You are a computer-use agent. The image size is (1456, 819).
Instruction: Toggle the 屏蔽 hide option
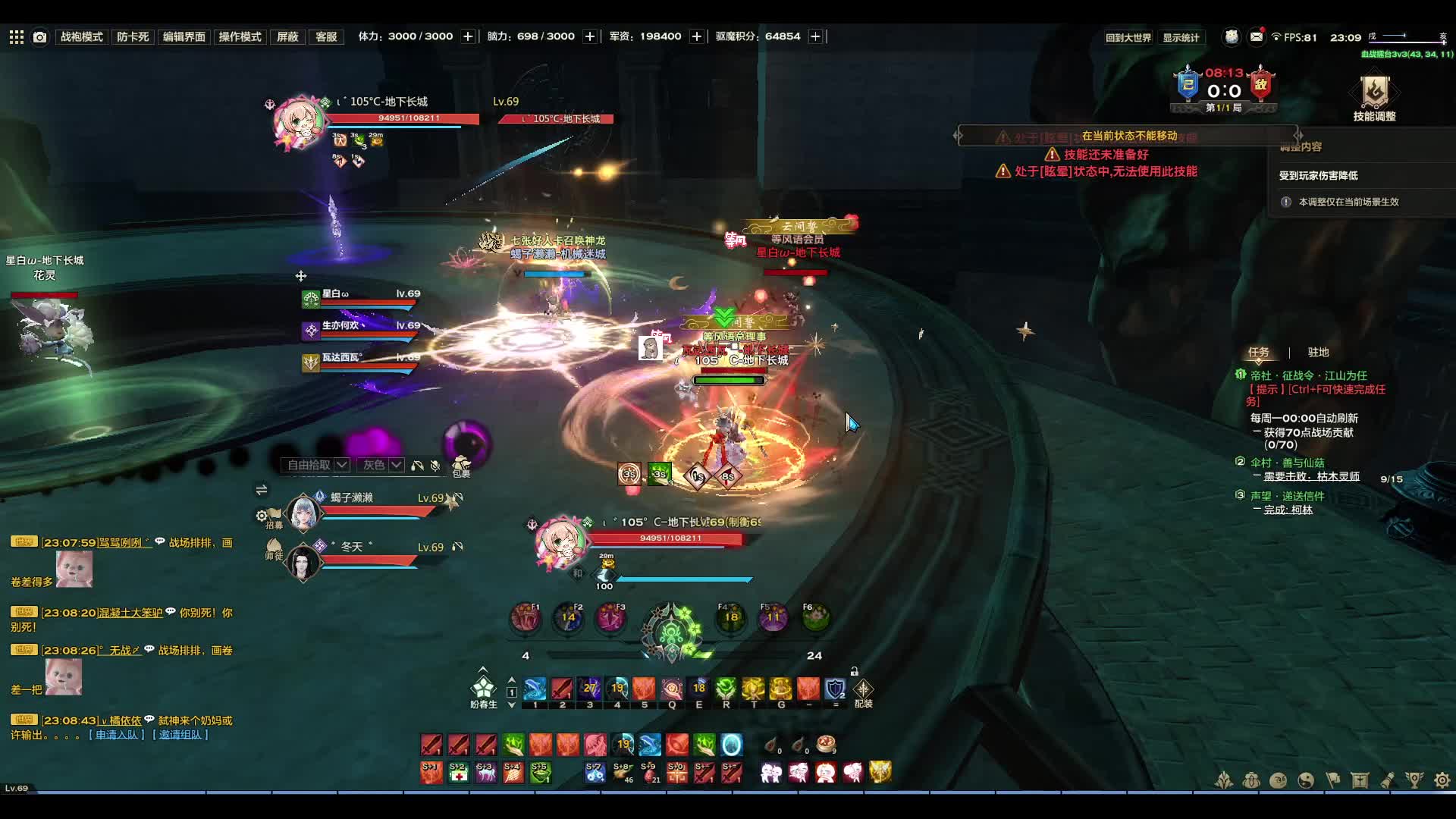point(287,36)
